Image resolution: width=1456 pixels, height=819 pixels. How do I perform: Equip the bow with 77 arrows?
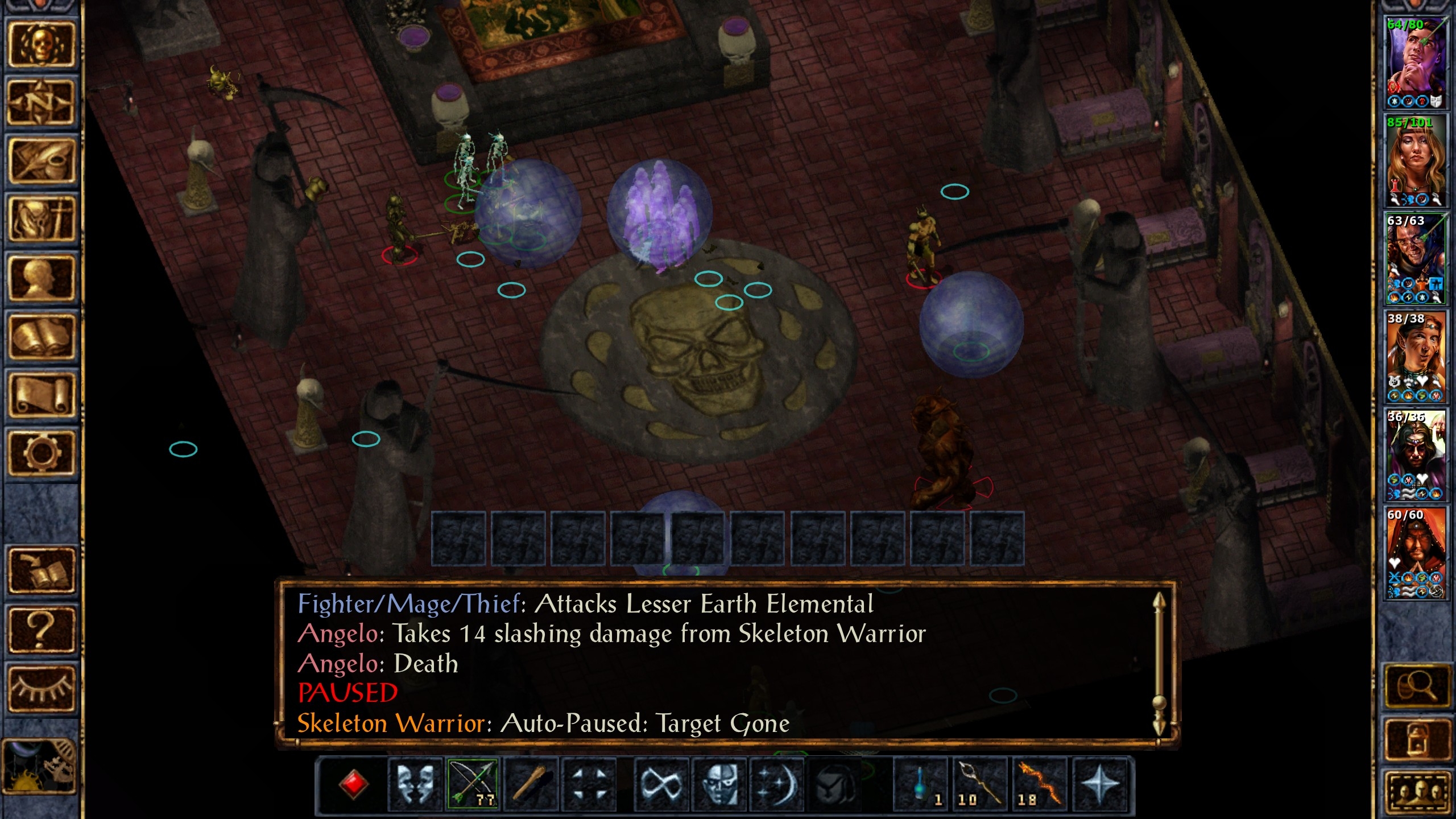click(x=473, y=784)
